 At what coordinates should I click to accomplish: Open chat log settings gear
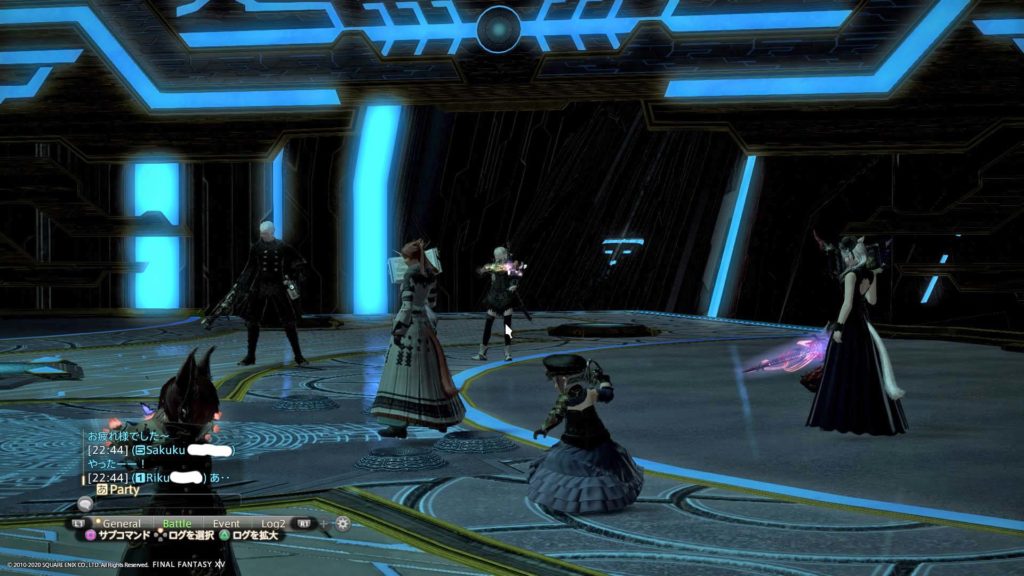pos(343,523)
